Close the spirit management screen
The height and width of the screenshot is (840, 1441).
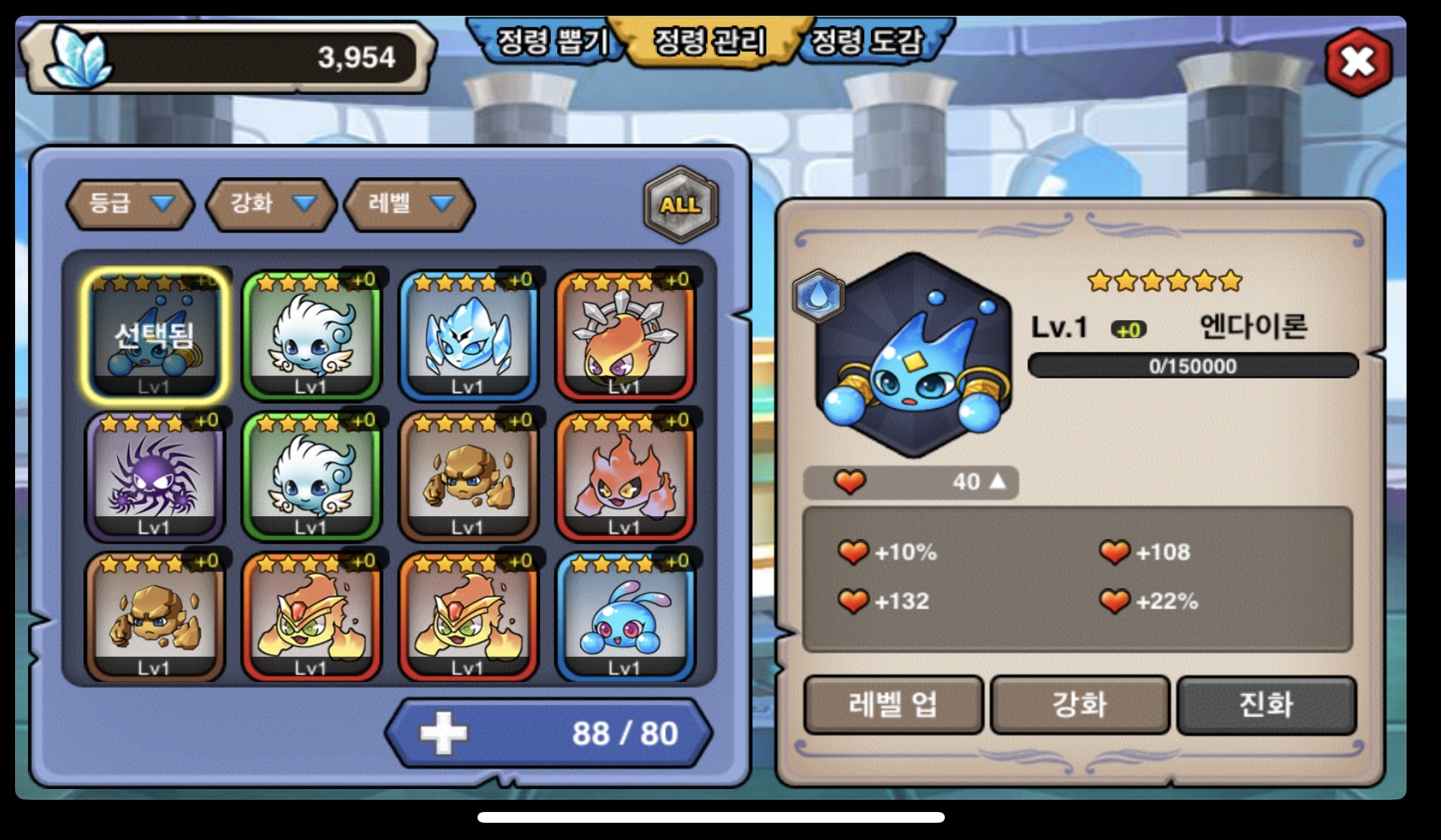pos(1357,63)
